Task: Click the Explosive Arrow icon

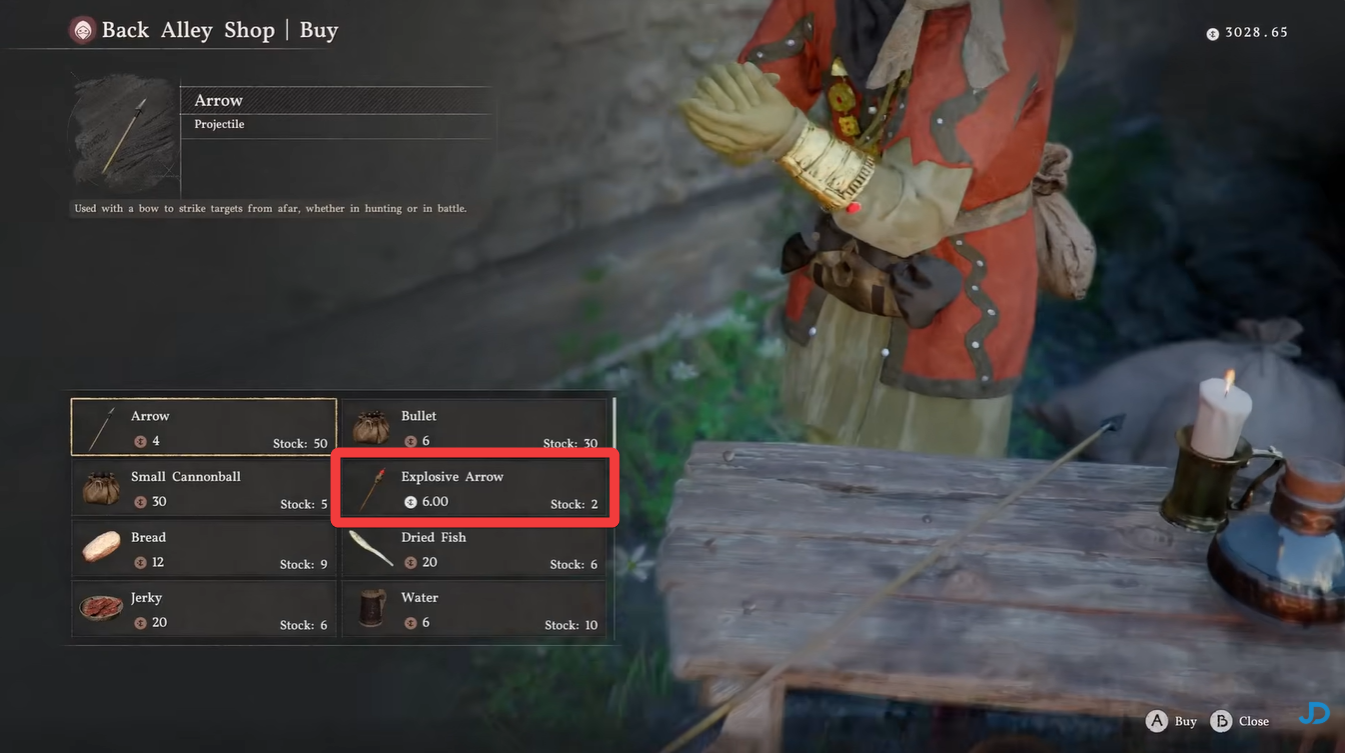Action: pos(371,488)
